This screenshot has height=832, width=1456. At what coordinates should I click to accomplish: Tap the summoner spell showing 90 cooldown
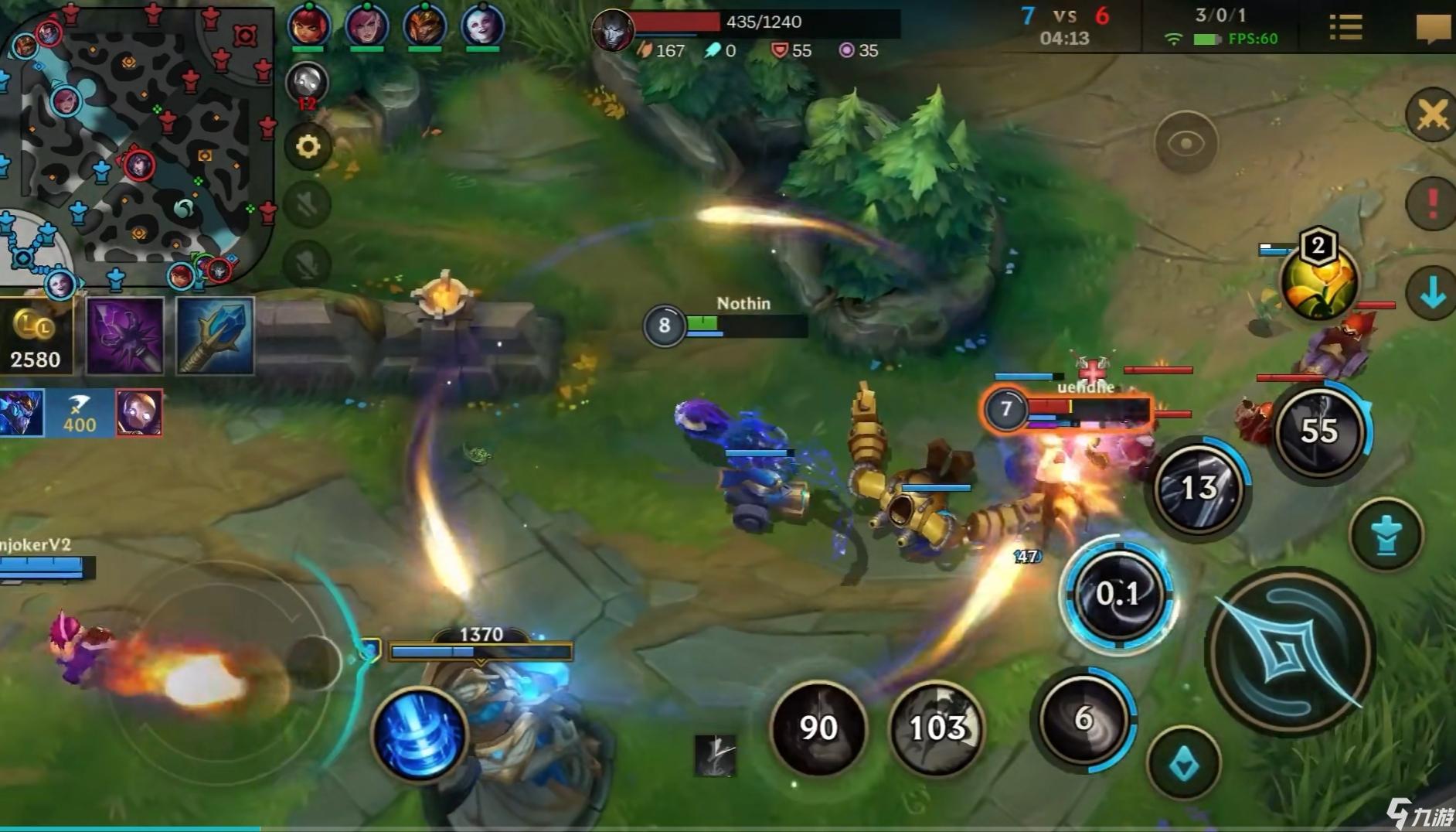818,728
